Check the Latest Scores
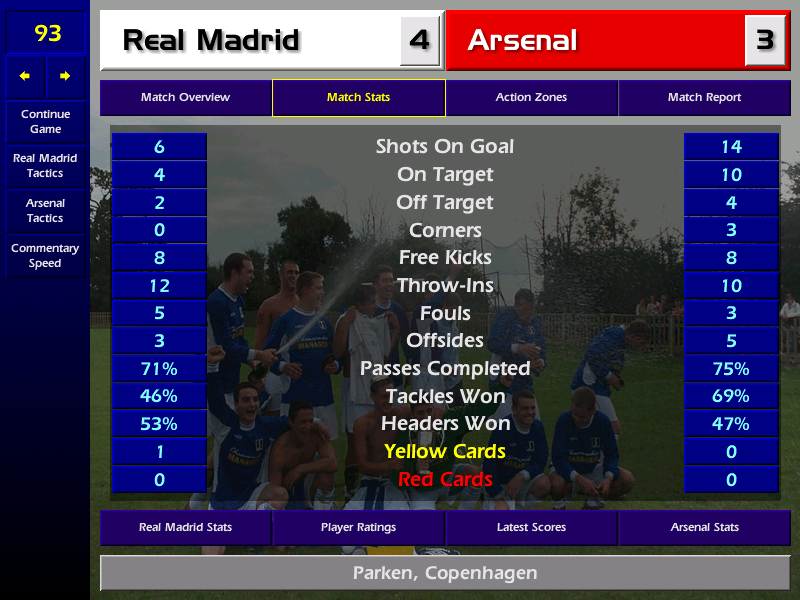Image resolution: width=800 pixels, height=600 pixels. [x=531, y=527]
